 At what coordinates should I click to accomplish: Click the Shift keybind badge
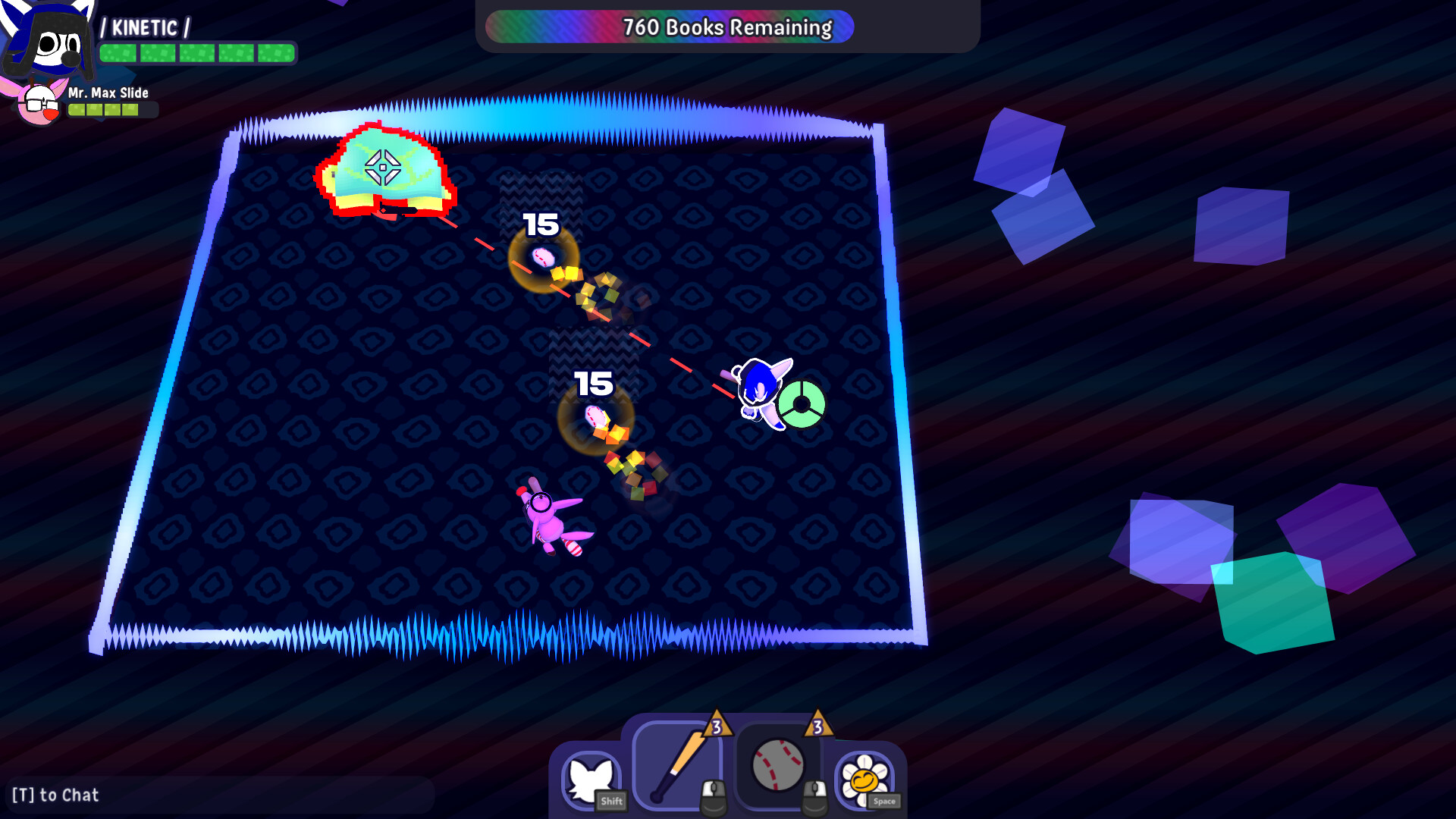[611, 802]
